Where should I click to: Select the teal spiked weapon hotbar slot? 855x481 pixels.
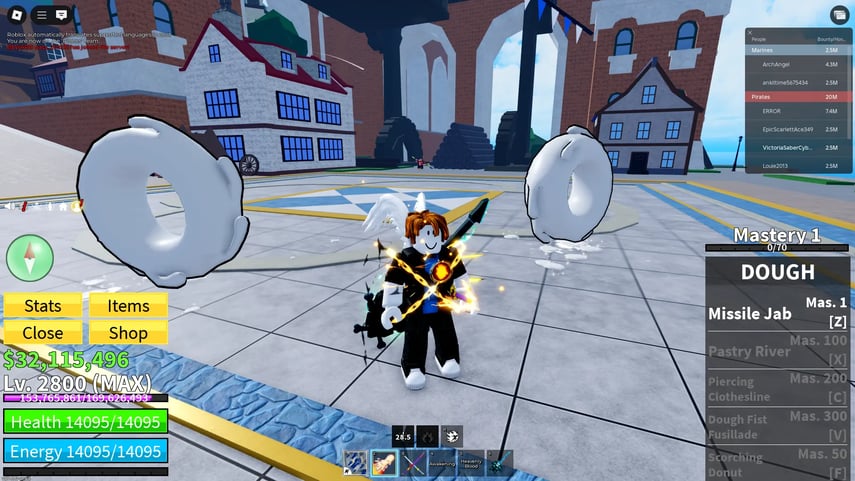(x=500, y=463)
